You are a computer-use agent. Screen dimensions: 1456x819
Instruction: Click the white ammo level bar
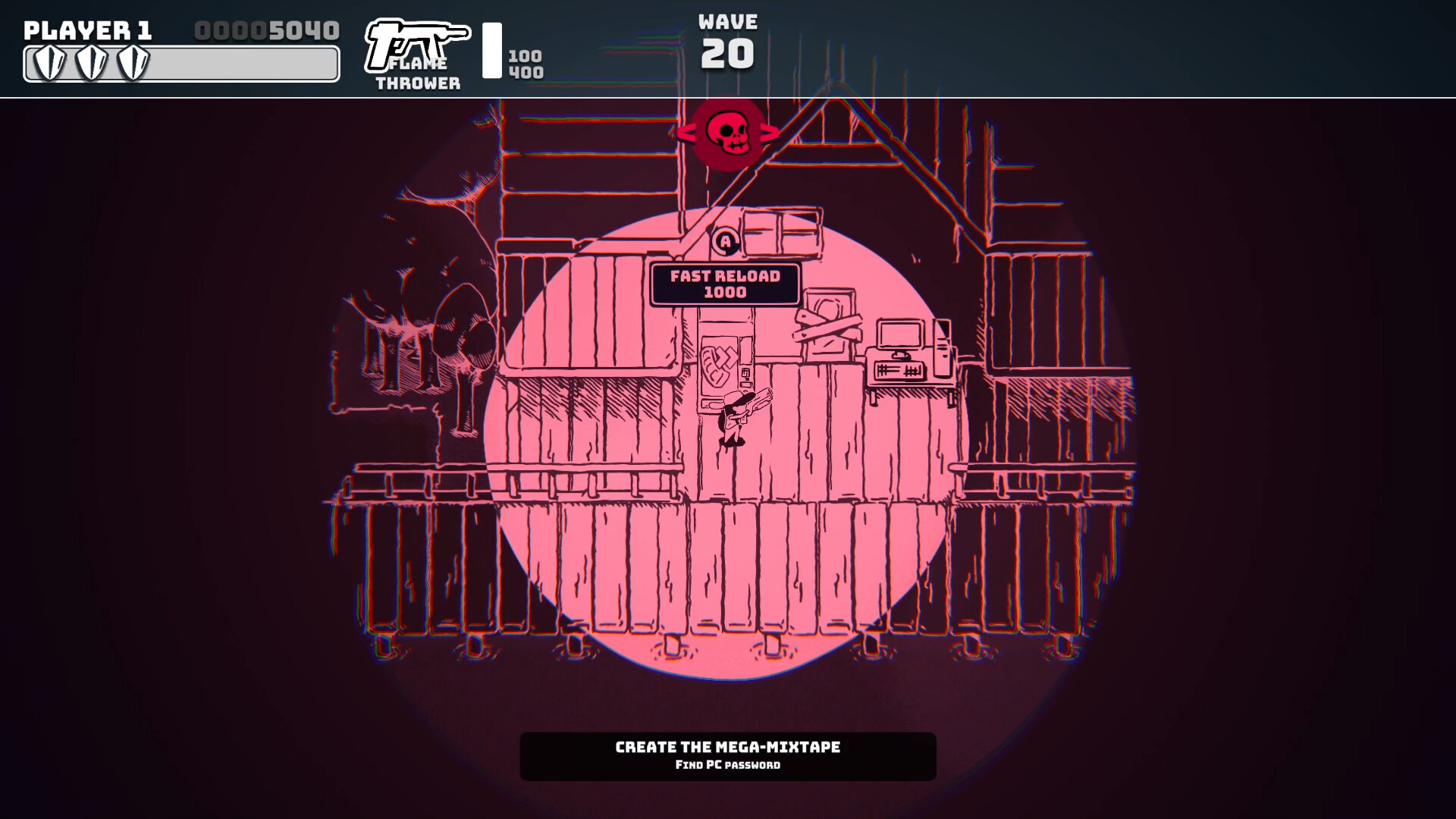(494, 52)
